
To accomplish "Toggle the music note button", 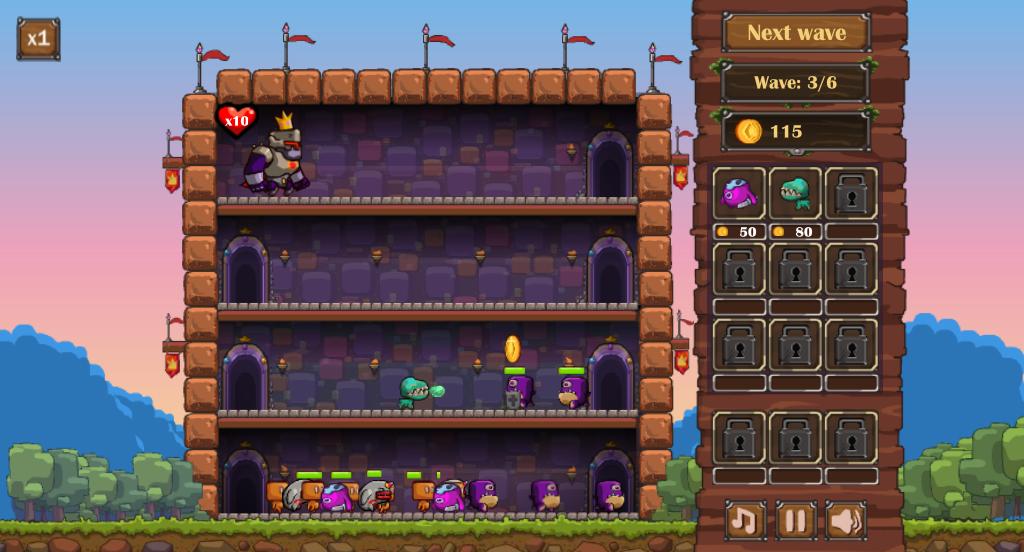I will pos(745,520).
